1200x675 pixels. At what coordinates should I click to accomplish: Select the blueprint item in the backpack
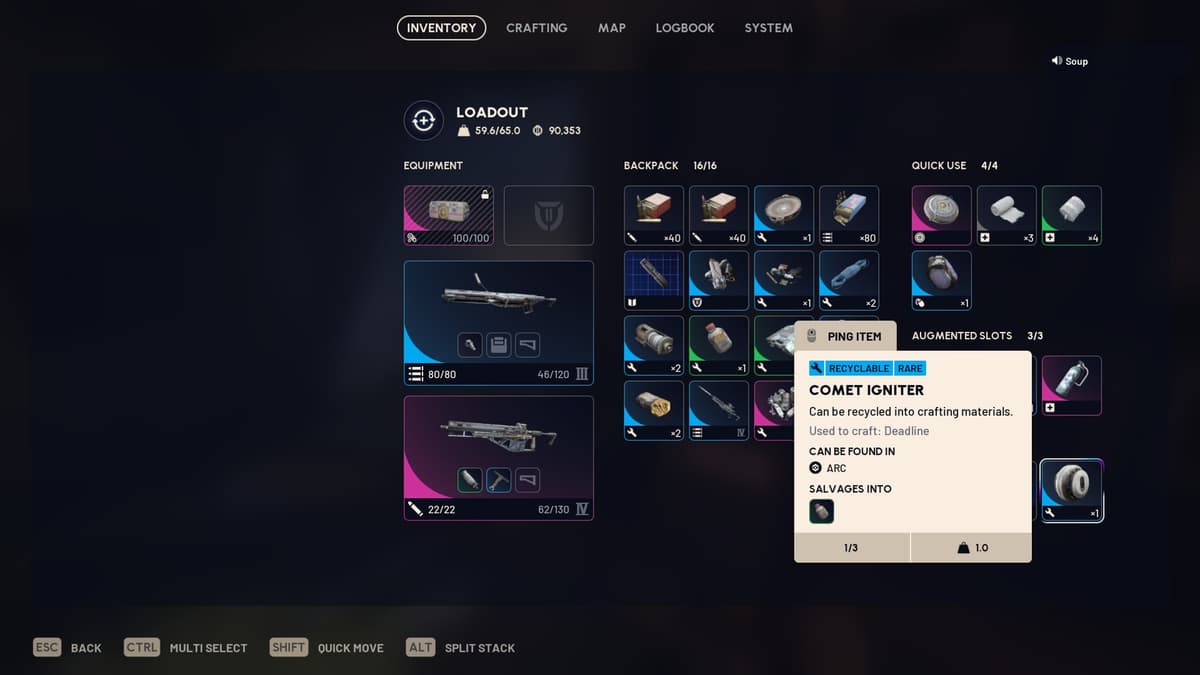click(654, 280)
